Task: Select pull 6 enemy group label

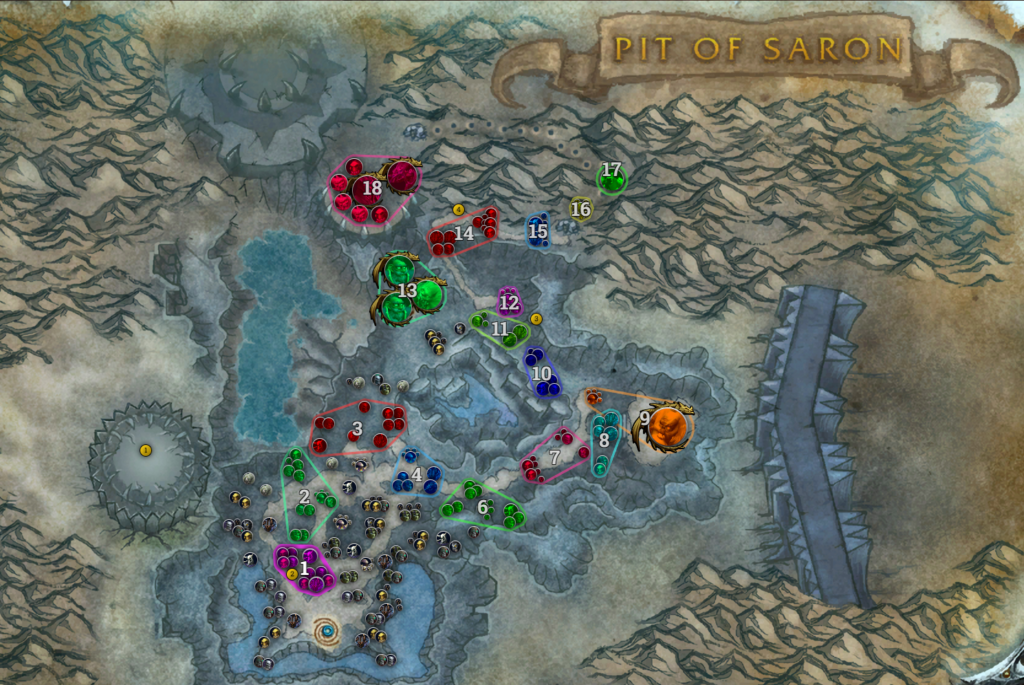Action: point(482,507)
